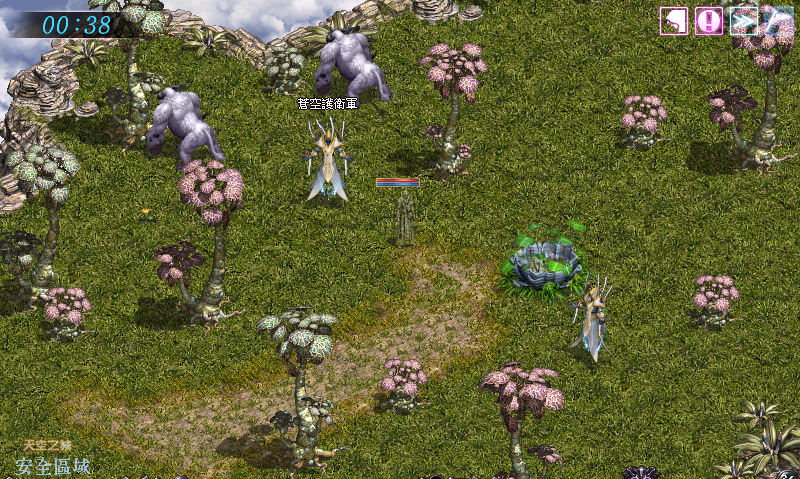
Task: Activate the double-arrow fast-forward button
Action: tap(743, 20)
